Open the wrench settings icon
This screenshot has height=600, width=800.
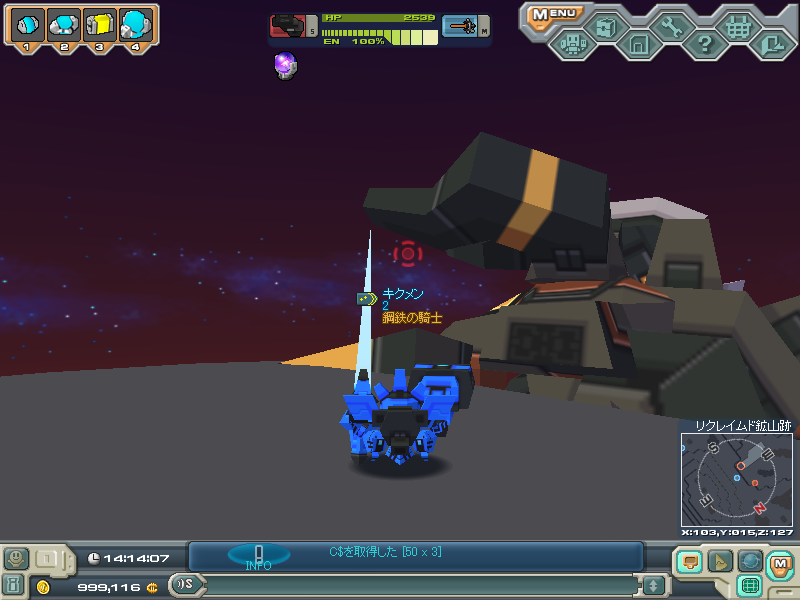click(x=671, y=25)
